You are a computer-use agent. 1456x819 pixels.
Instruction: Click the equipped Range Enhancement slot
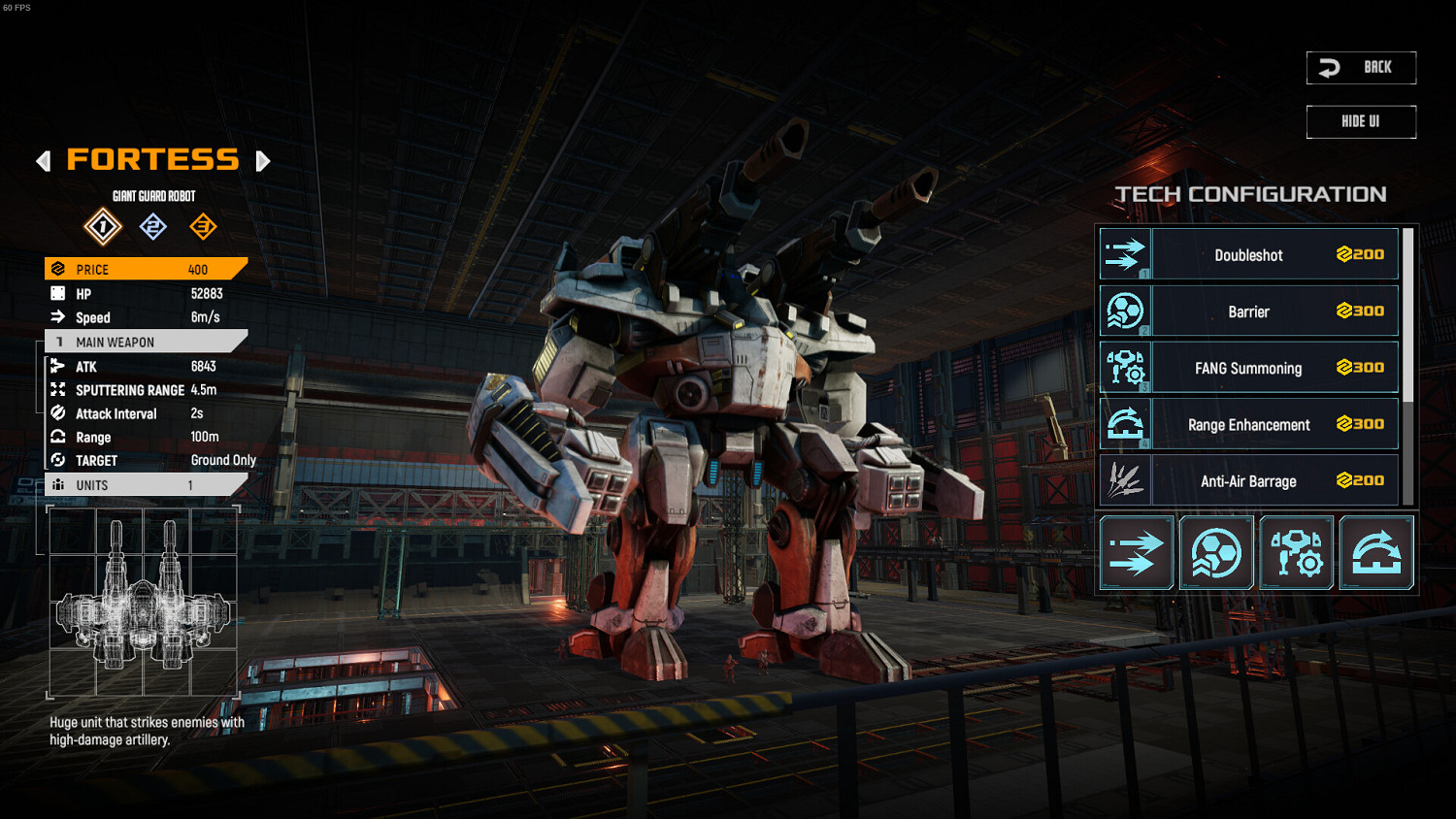pos(1376,553)
